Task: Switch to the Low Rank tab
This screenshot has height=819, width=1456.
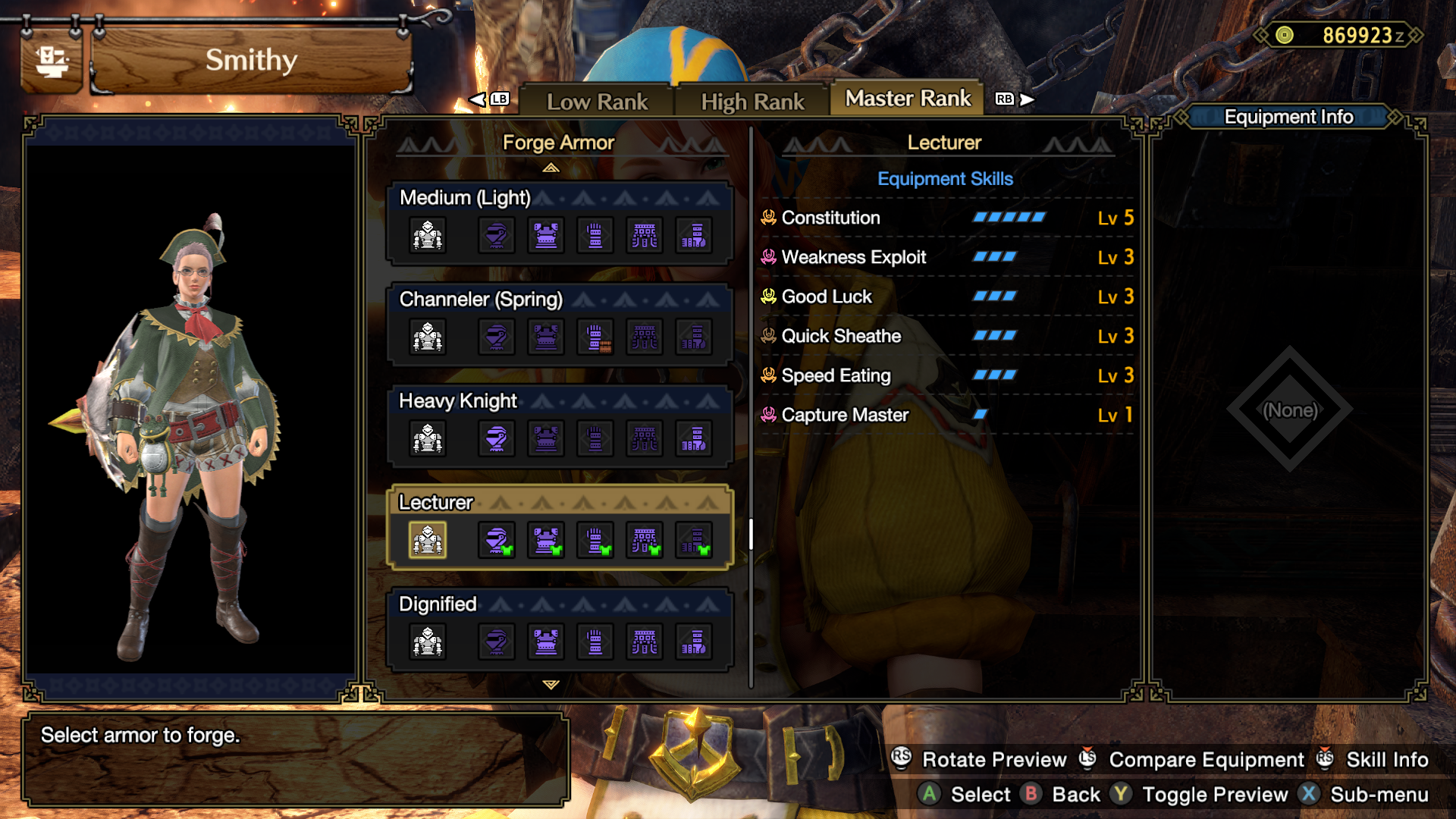Action: click(598, 101)
